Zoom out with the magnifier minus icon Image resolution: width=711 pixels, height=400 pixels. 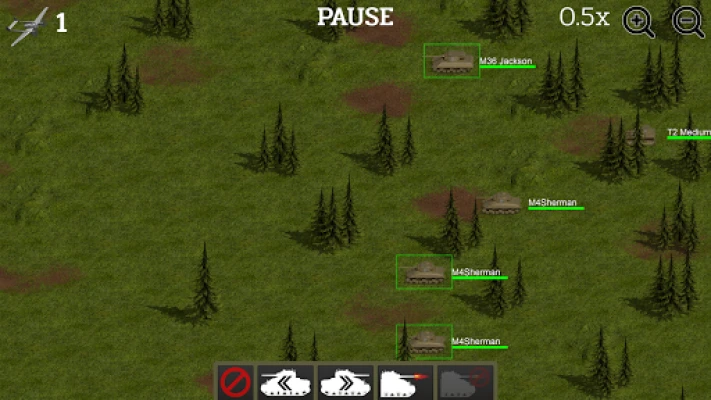point(688,21)
